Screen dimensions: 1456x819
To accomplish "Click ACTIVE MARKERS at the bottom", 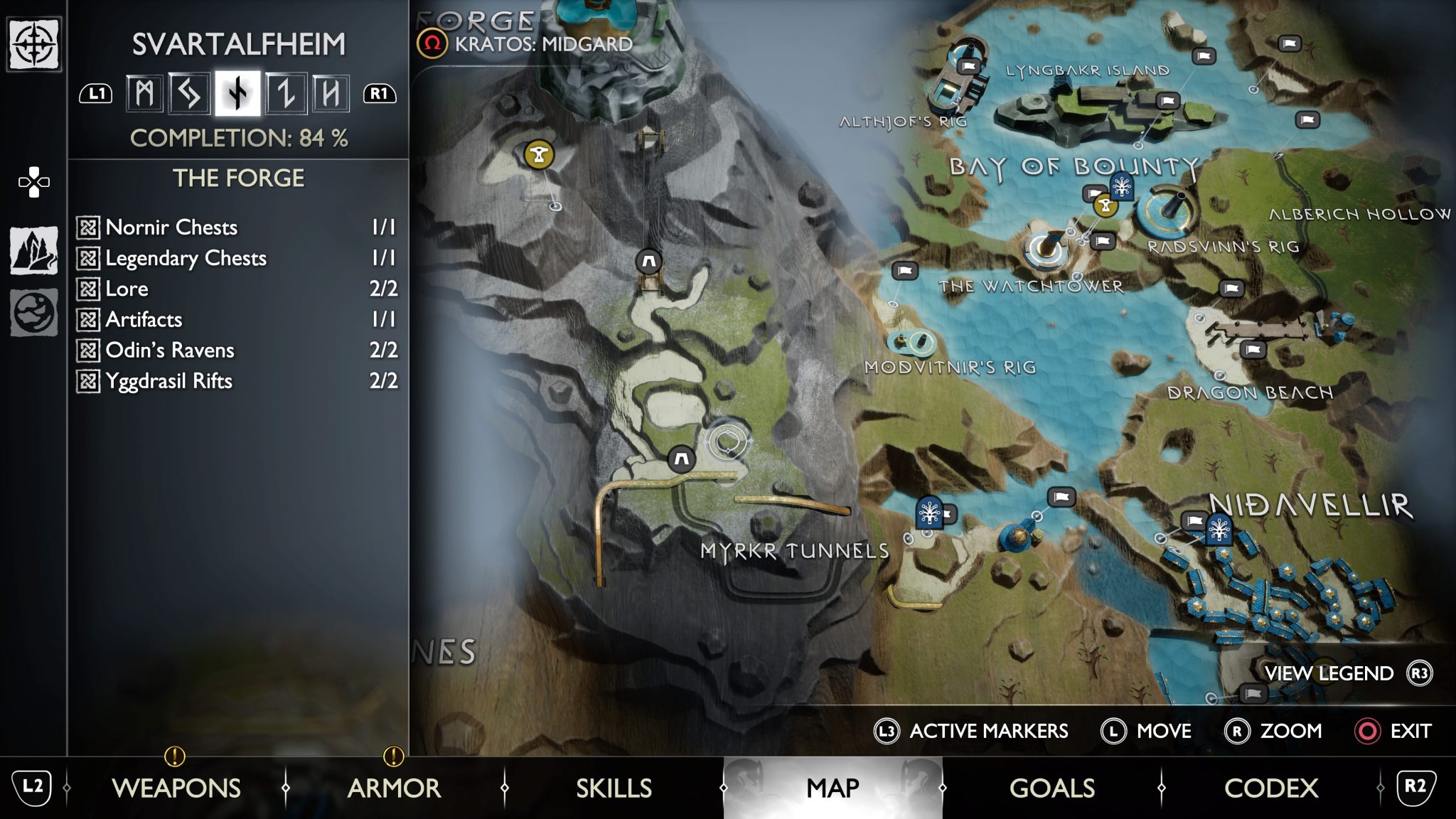I will pos(988,731).
